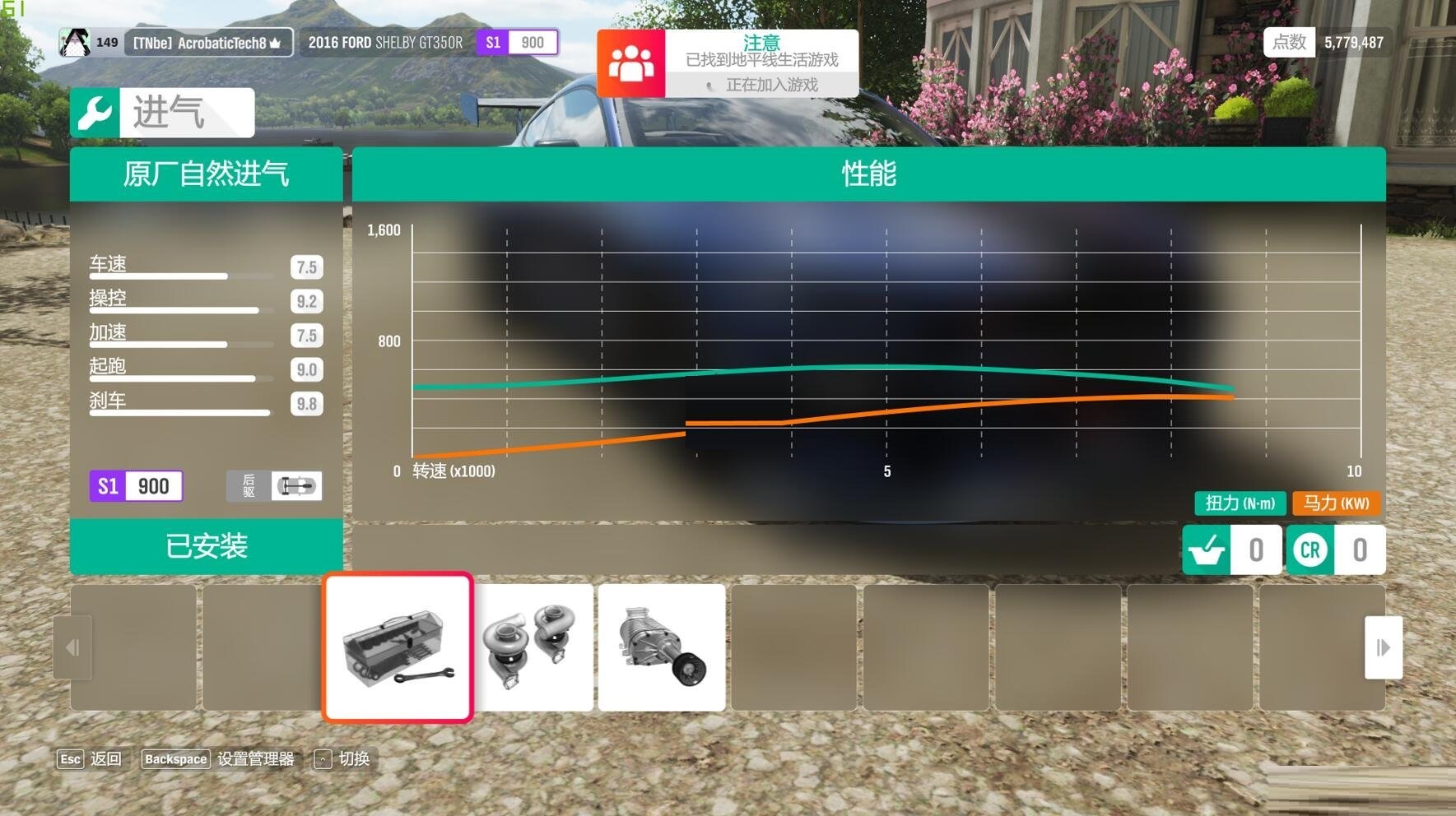The width and height of the screenshot is (1456, 816).
Task: Click the shopping basket icon showing 0
Action: [1207, 549]
